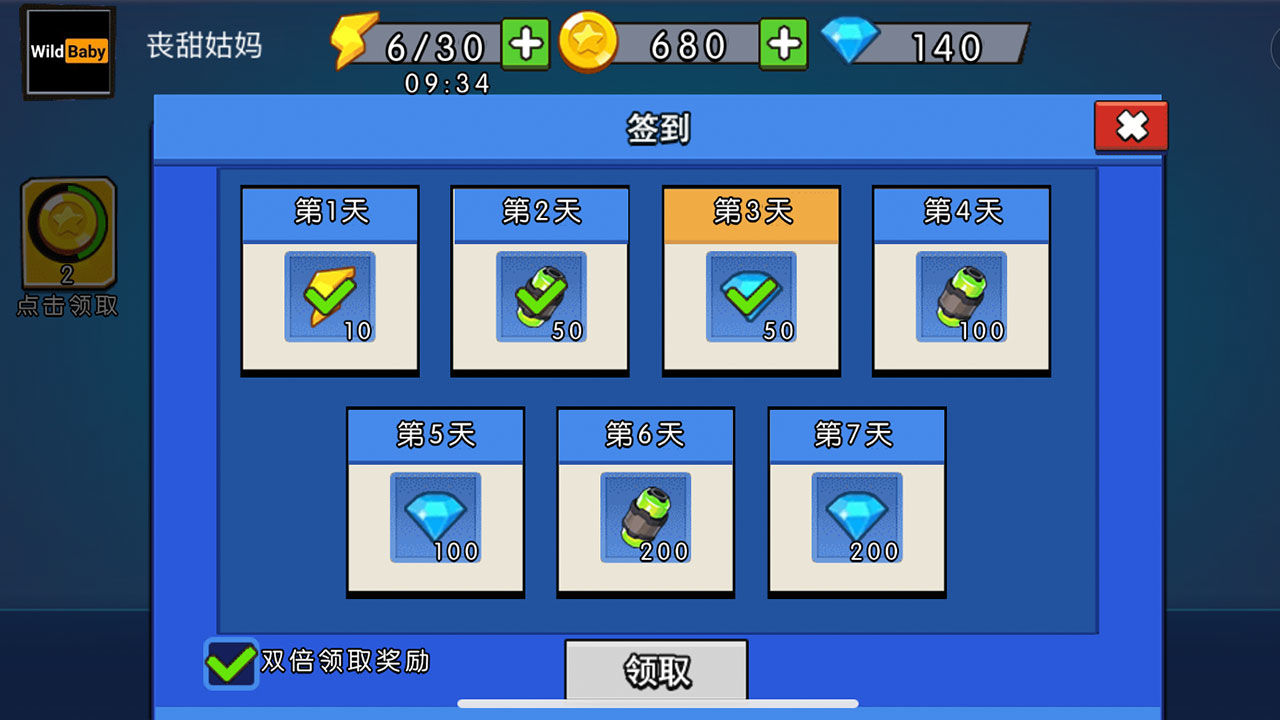Tap the Day 7 diamond reward icon

856,517
